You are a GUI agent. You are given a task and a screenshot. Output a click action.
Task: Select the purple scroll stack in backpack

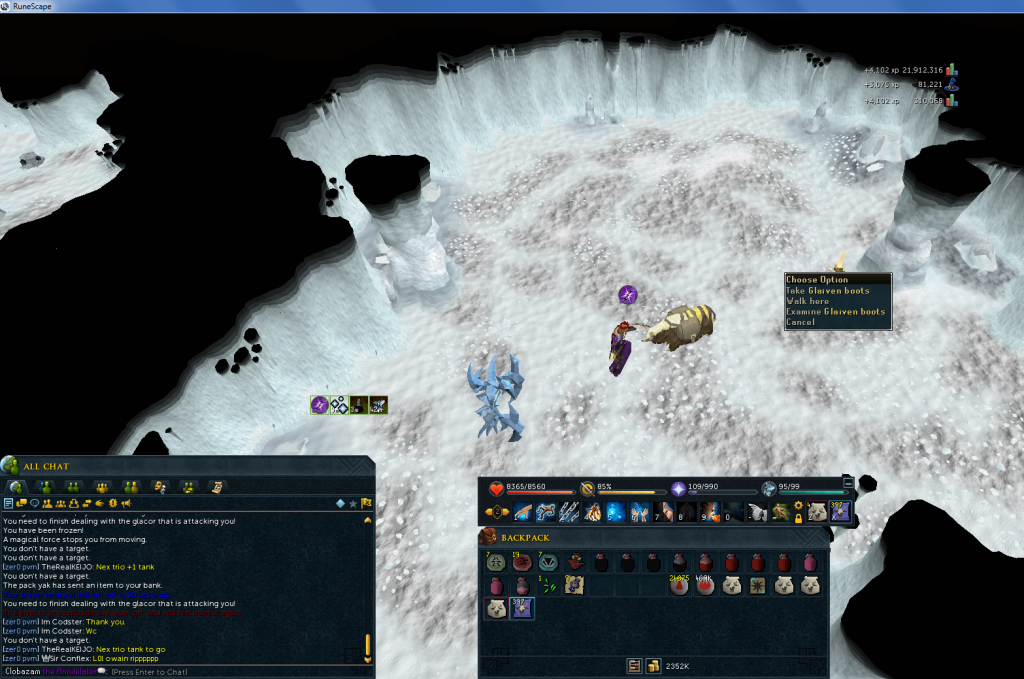(521, 609)
